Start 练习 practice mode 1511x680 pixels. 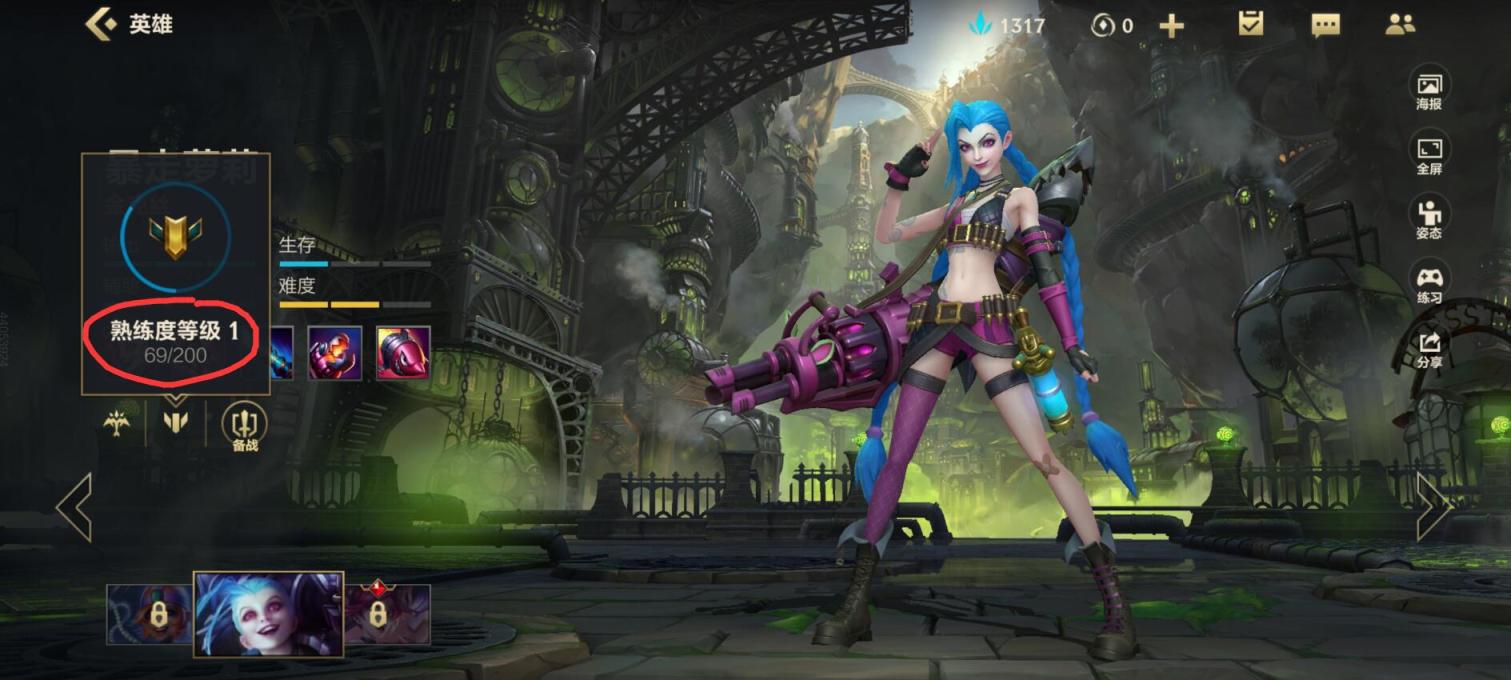click(x=1429, y=283)
